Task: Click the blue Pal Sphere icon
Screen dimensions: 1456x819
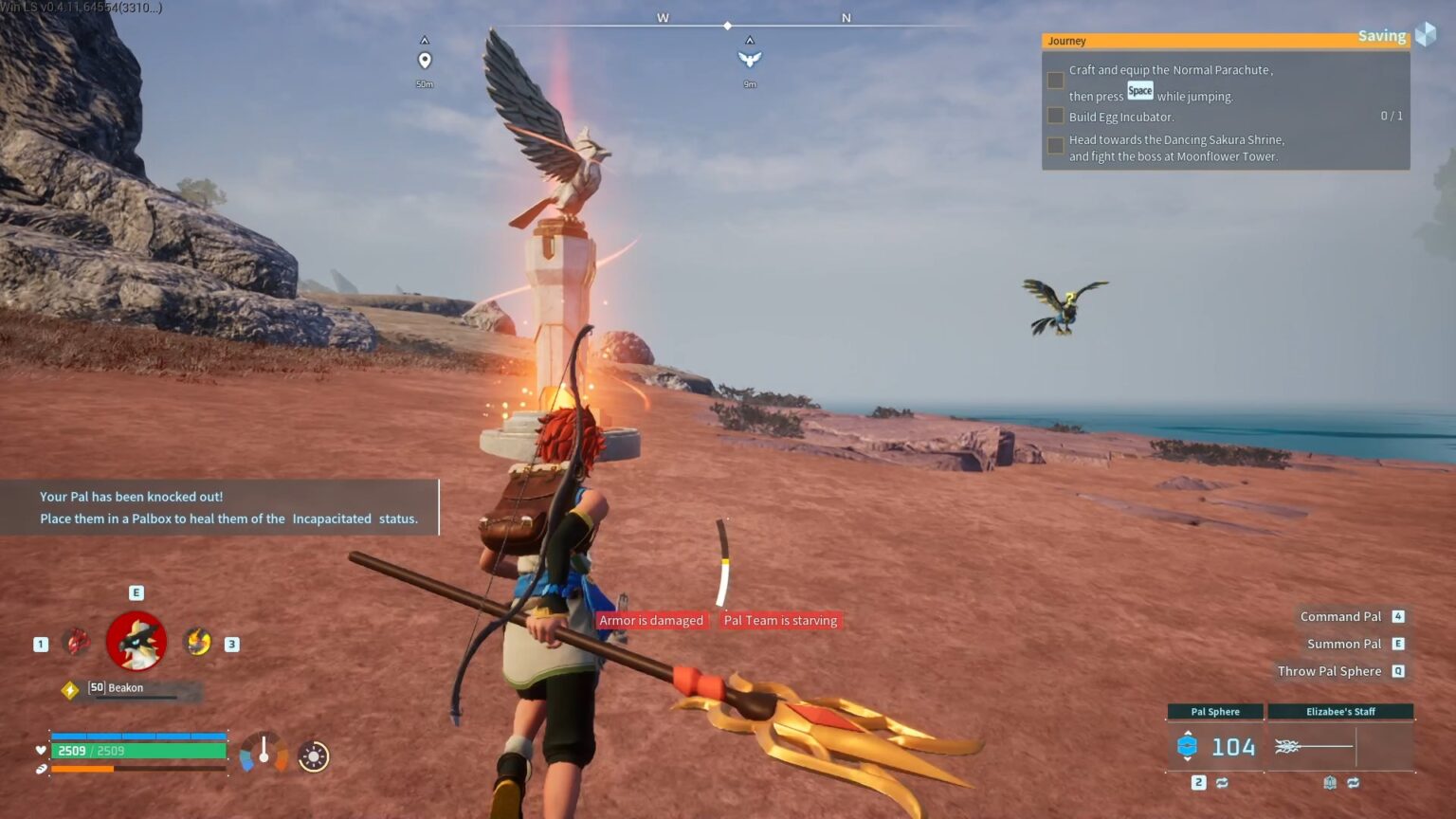Action: pyautogui.click(x=1187, y=747)
